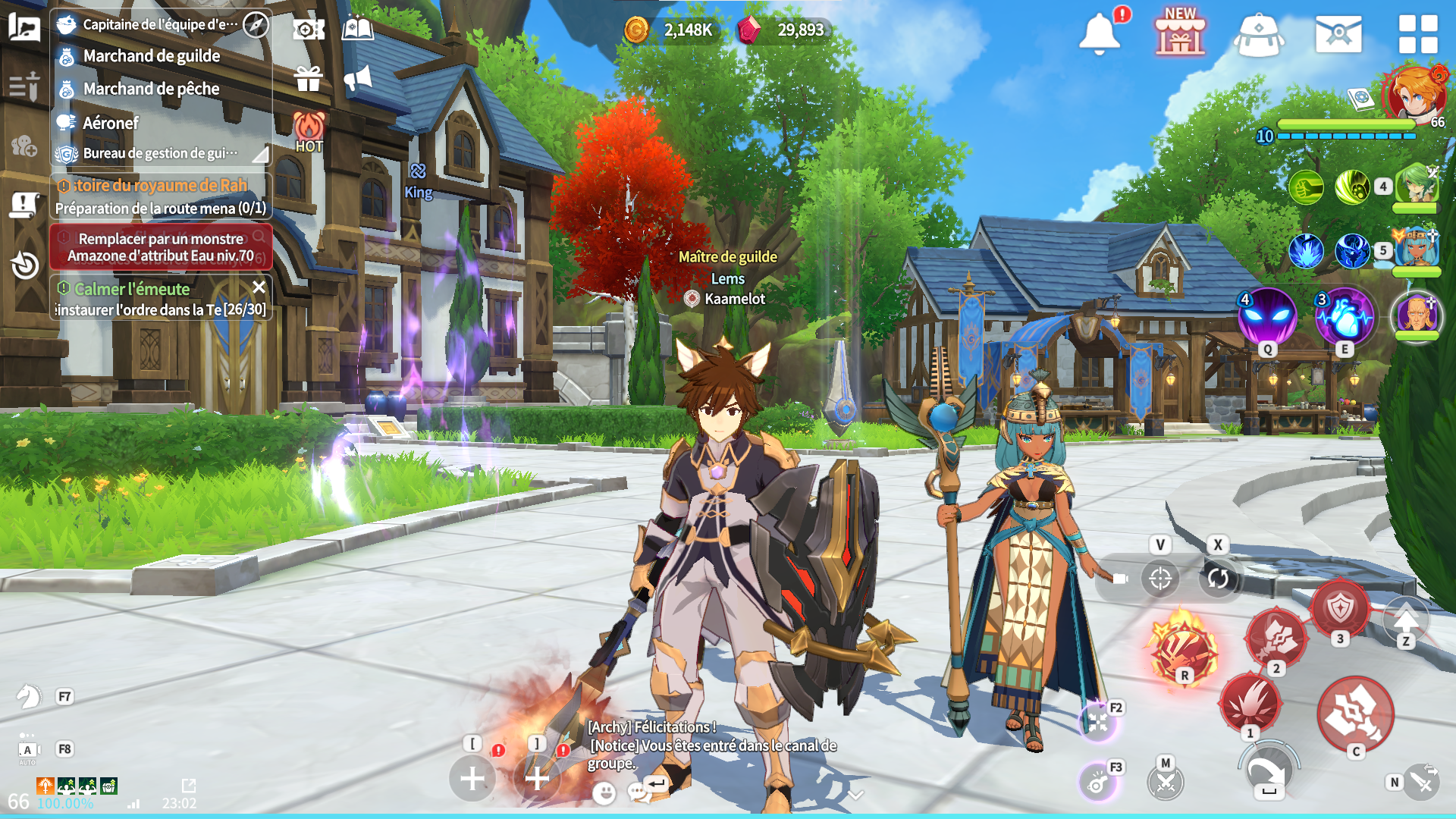Select the Aéronef destination entry
This screenshot has width=1456, height=819.
coord(111,123)
